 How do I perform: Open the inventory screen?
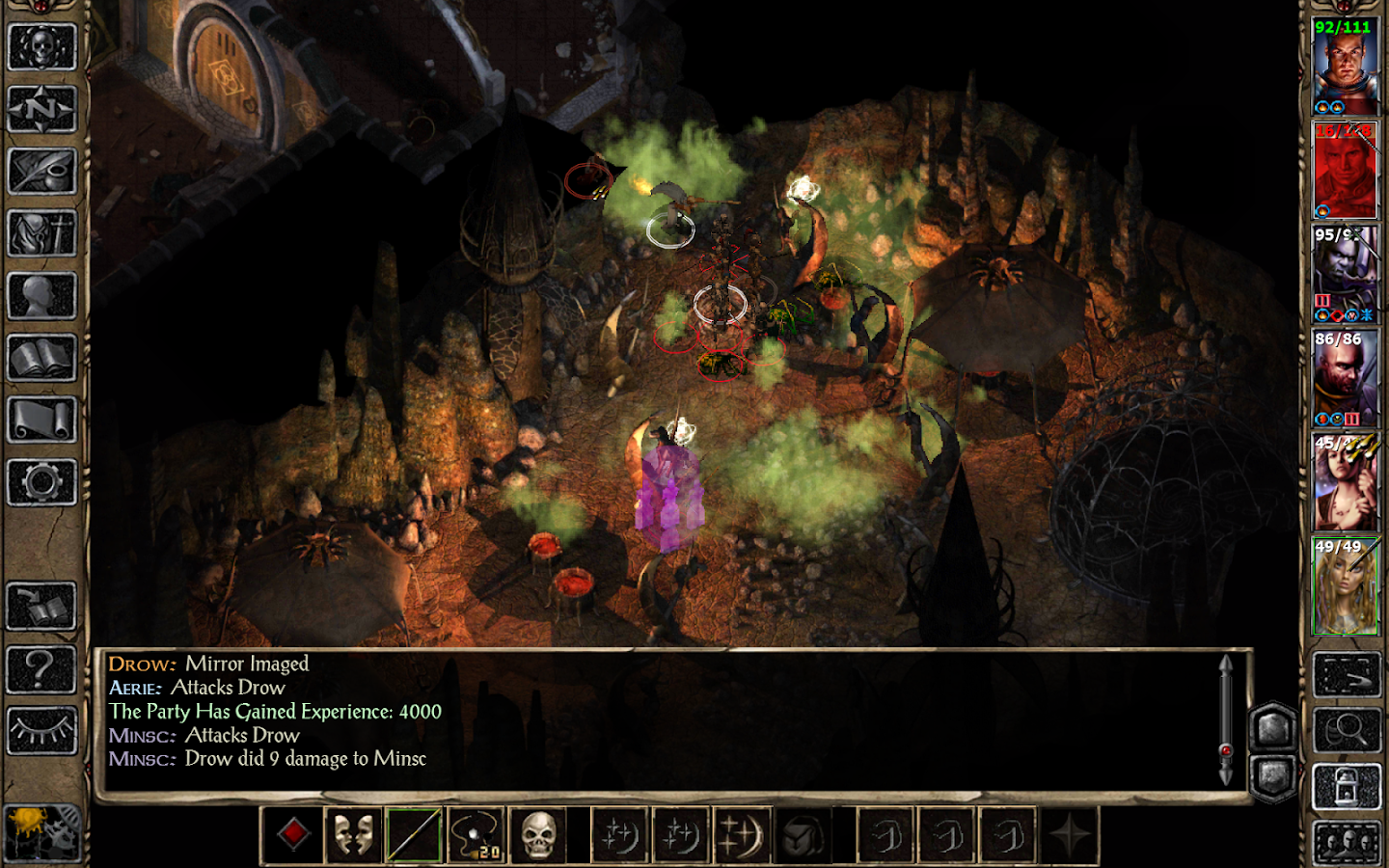tap(41, 233)
